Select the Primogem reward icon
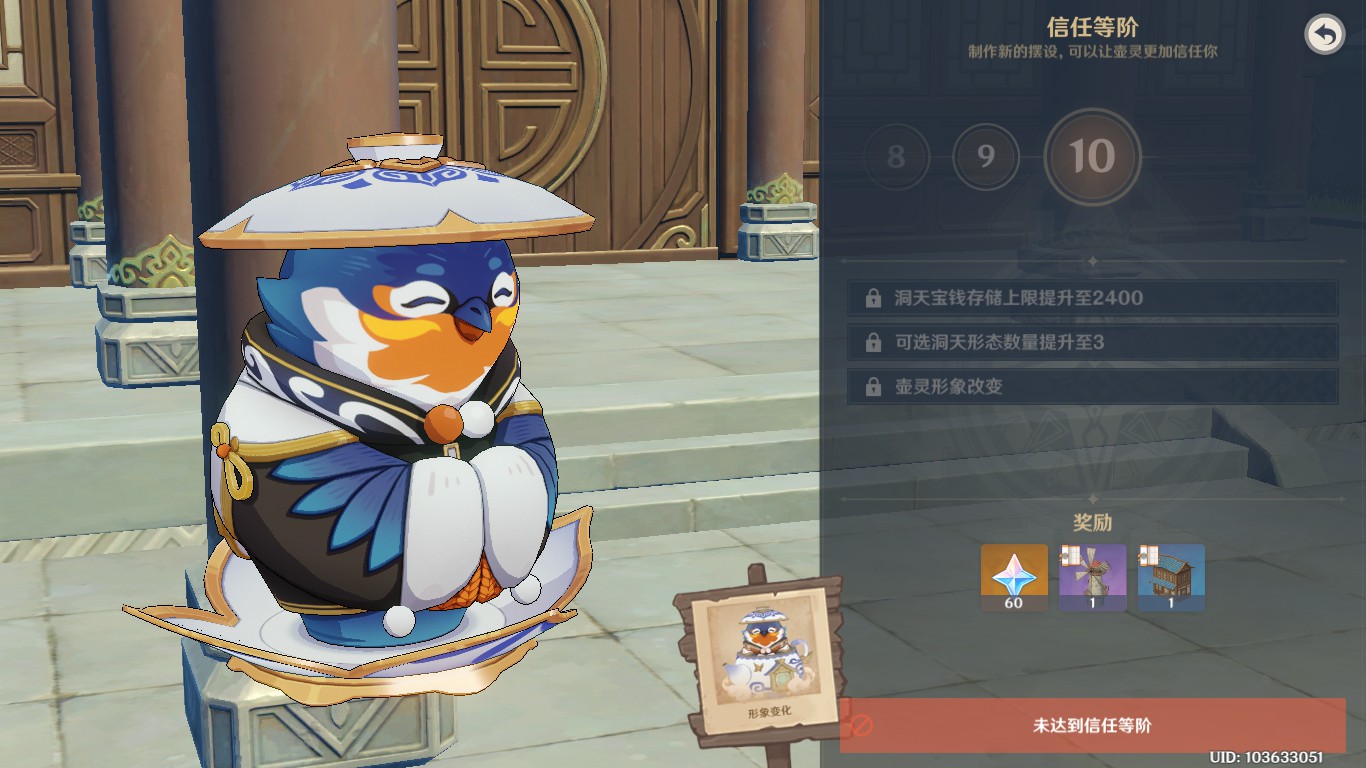The height and width of the screenshot is (768, 1366). click(1014, 577)
